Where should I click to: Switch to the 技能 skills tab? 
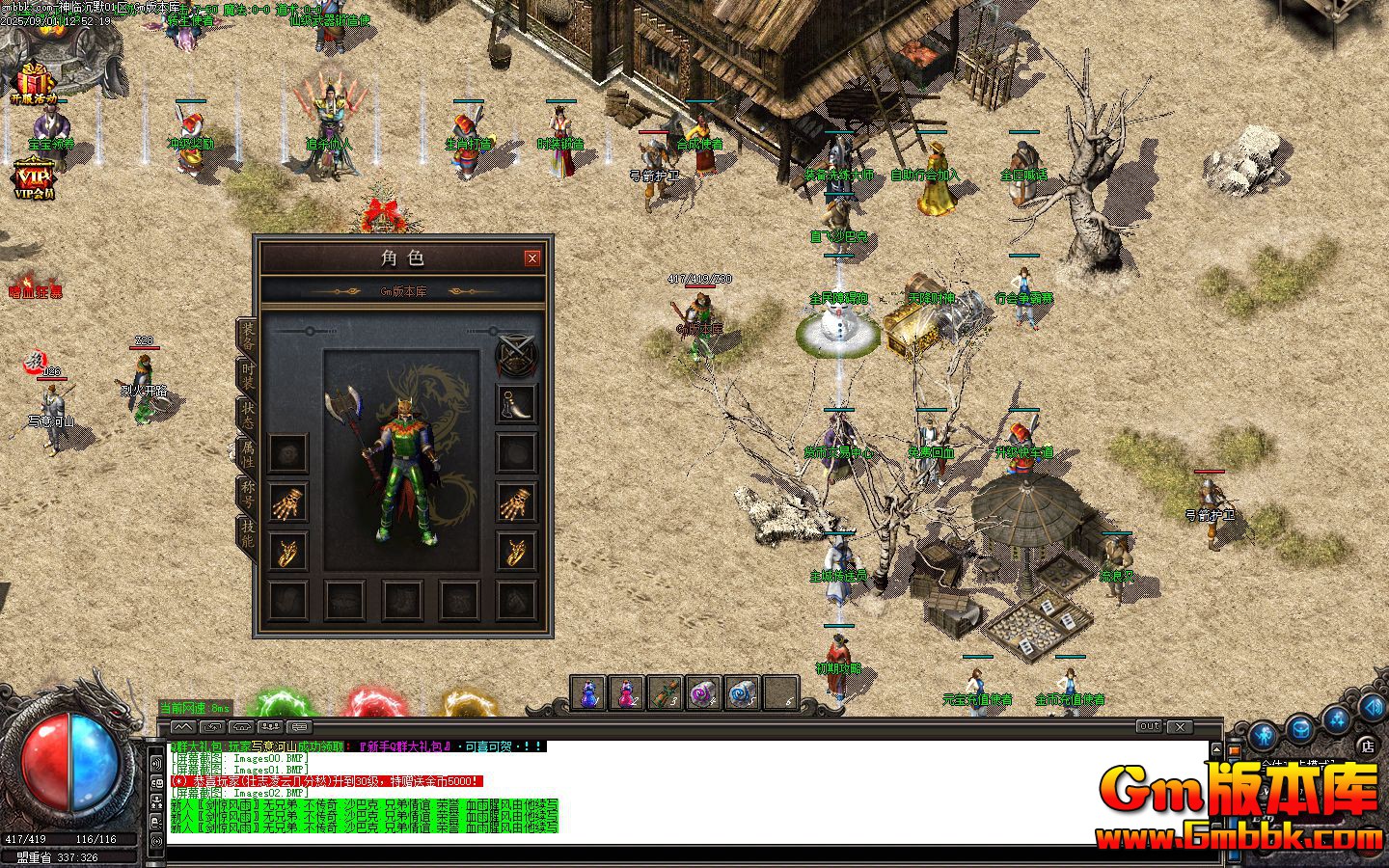248,533
